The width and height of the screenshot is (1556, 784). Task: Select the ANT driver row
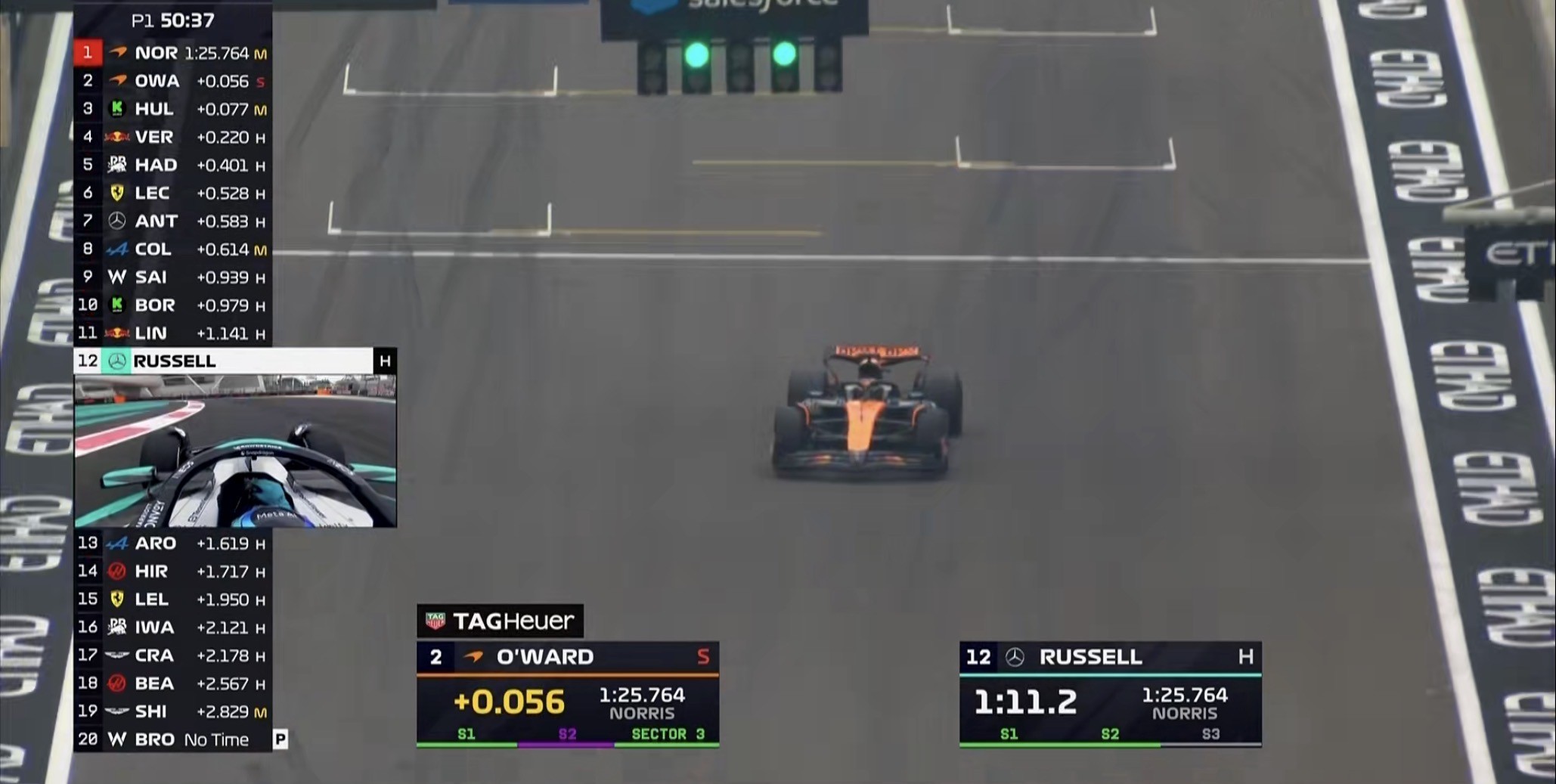pos(172,221)
